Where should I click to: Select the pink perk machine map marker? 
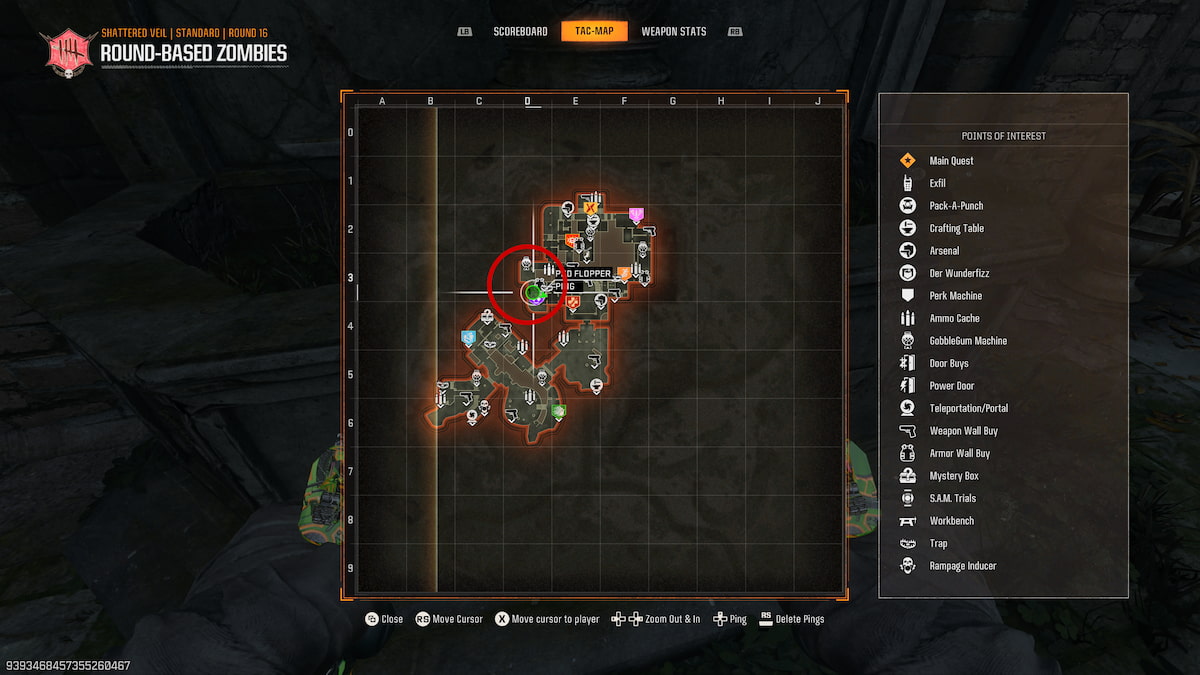tap(636, 214)
